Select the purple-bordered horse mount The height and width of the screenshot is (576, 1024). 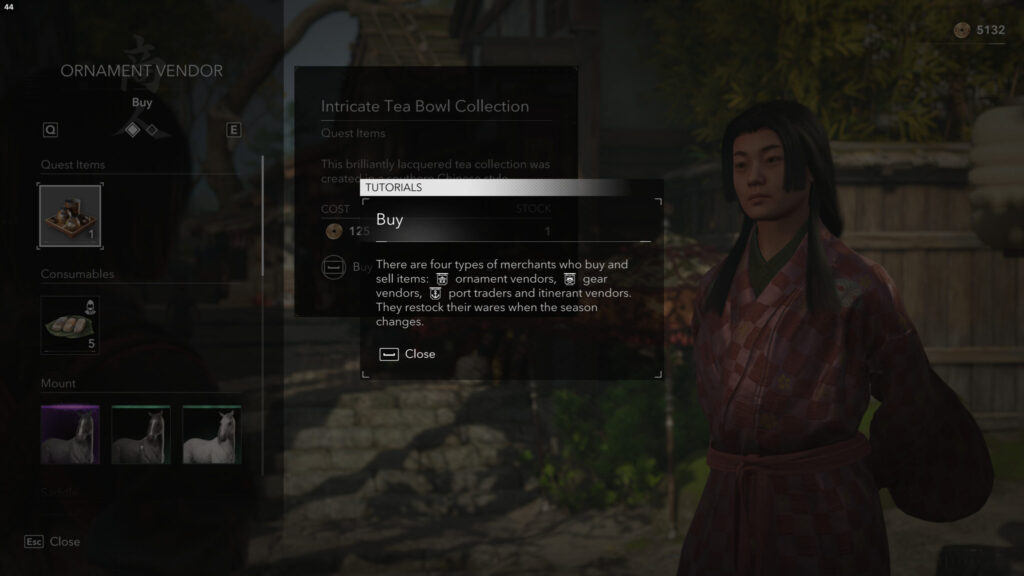(x=70, y=435)
